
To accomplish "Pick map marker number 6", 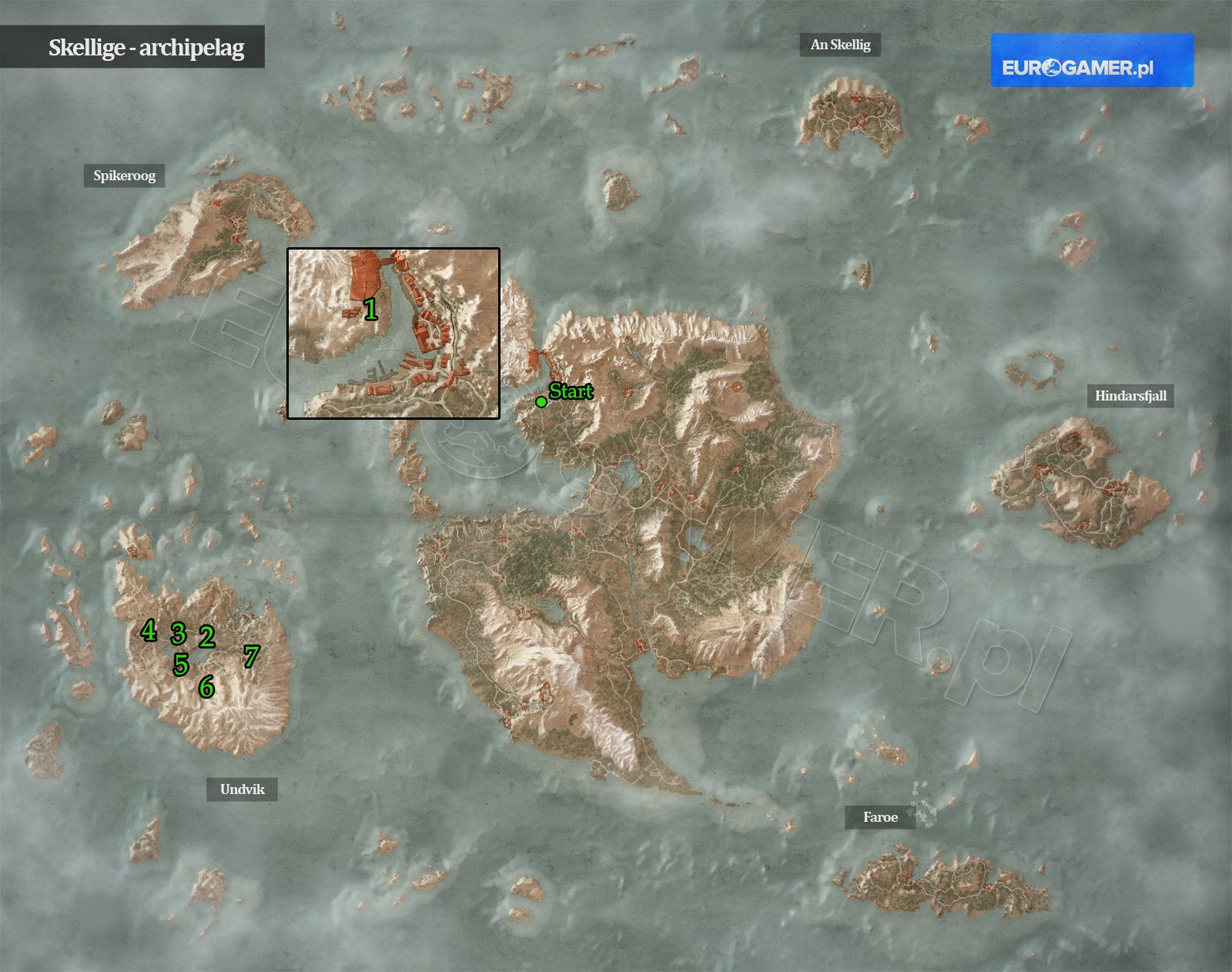I will [206, 686].
